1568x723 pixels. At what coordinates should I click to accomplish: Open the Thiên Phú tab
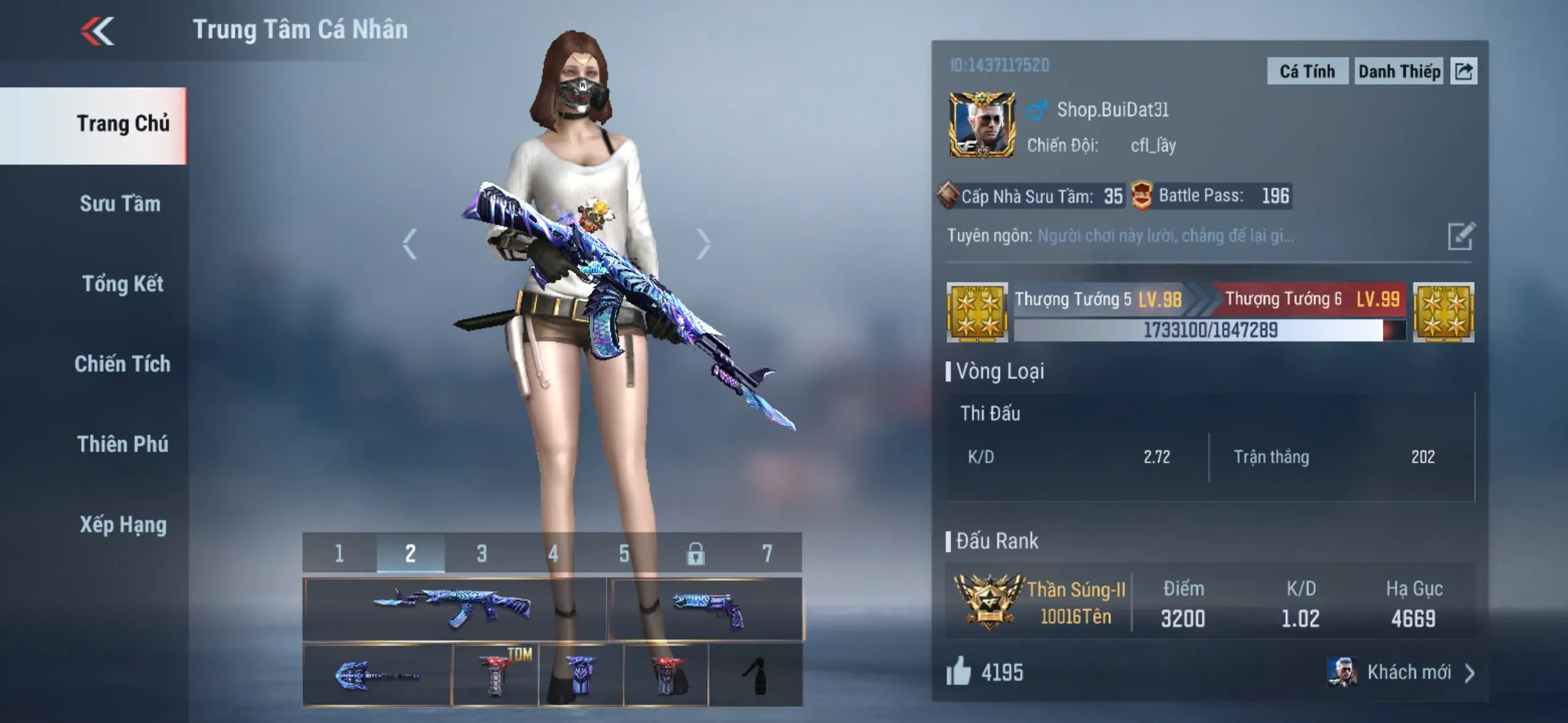tap(123, 444)
